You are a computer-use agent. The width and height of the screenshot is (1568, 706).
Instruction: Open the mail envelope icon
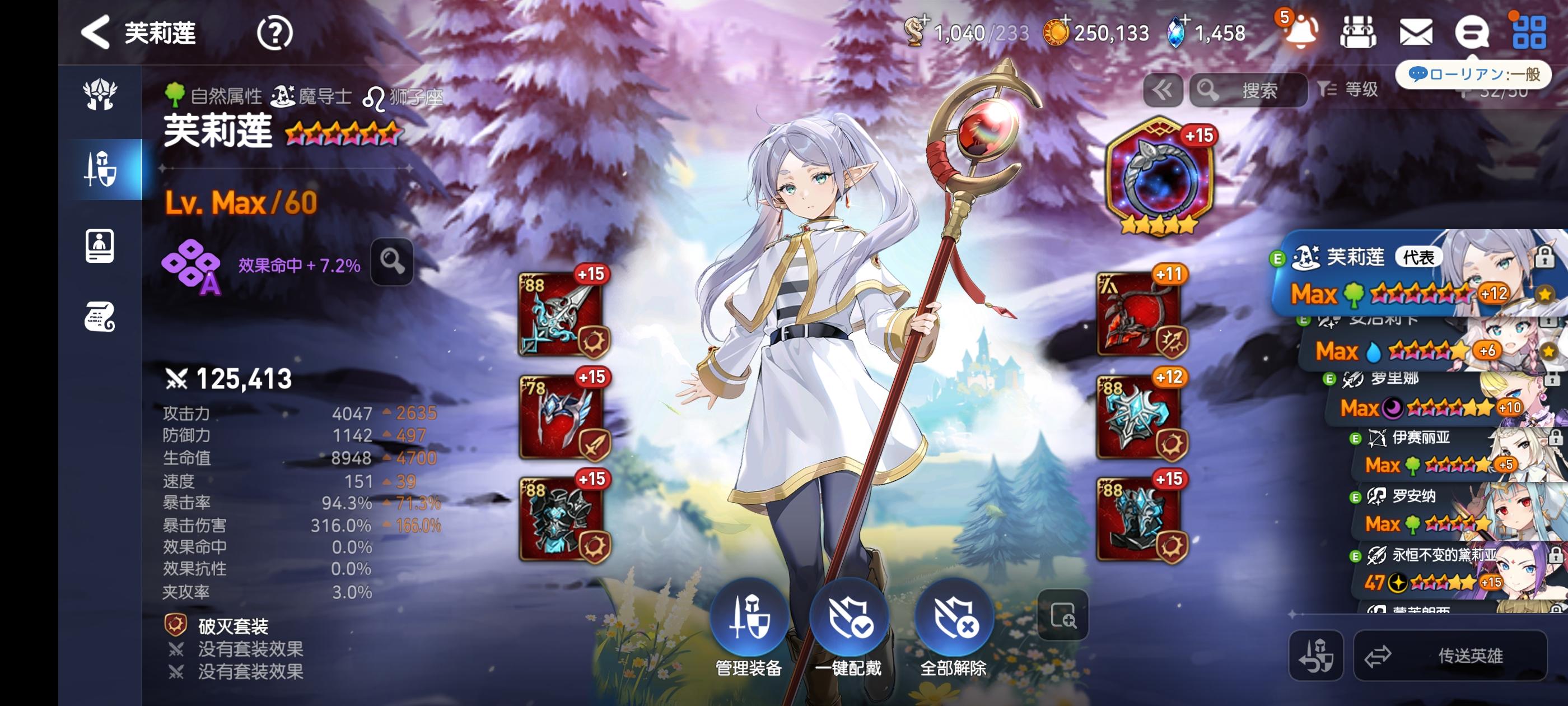click(x=1415, y=32)
